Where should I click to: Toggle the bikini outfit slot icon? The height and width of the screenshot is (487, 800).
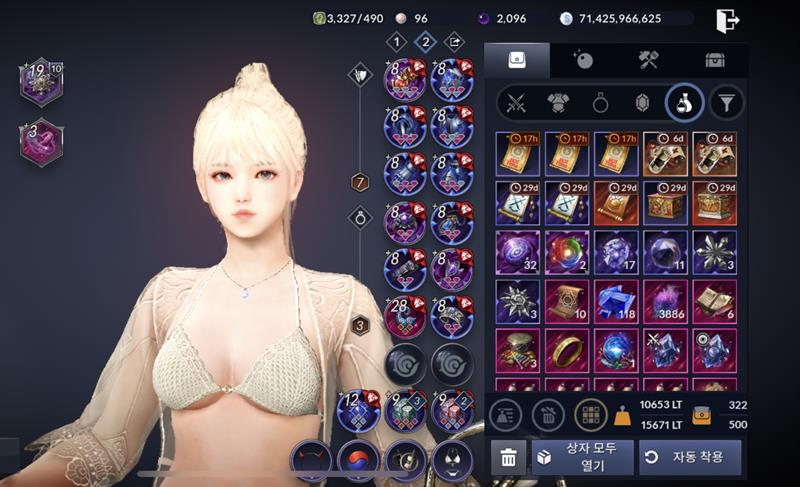click(x=452, y=461)
